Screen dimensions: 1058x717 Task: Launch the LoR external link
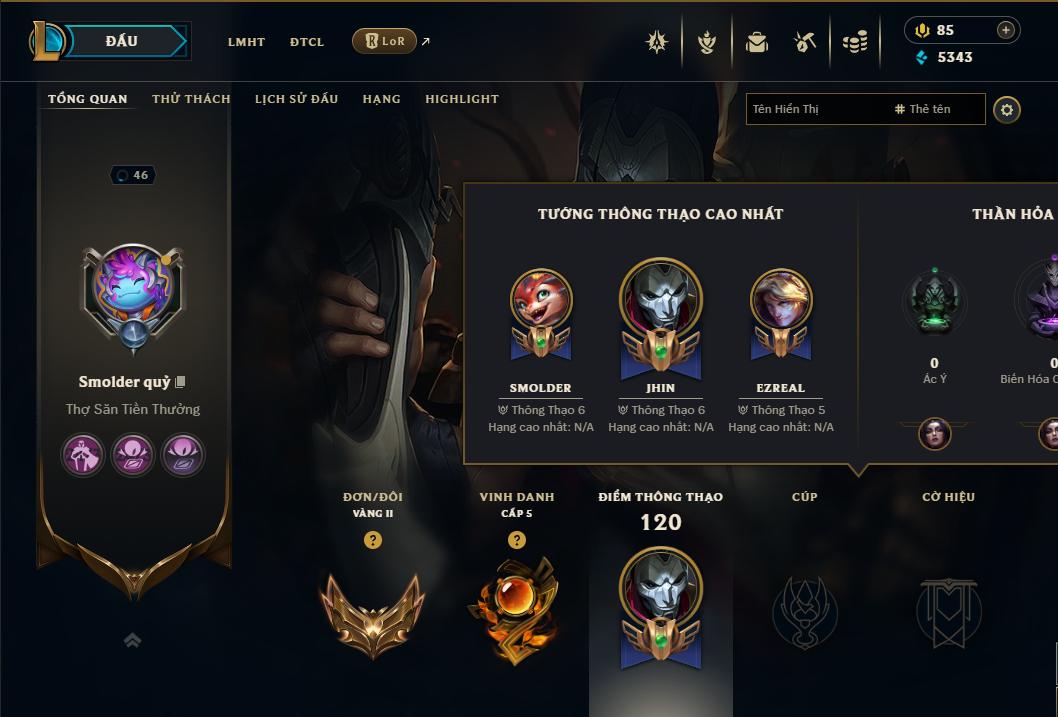[385, 41]
